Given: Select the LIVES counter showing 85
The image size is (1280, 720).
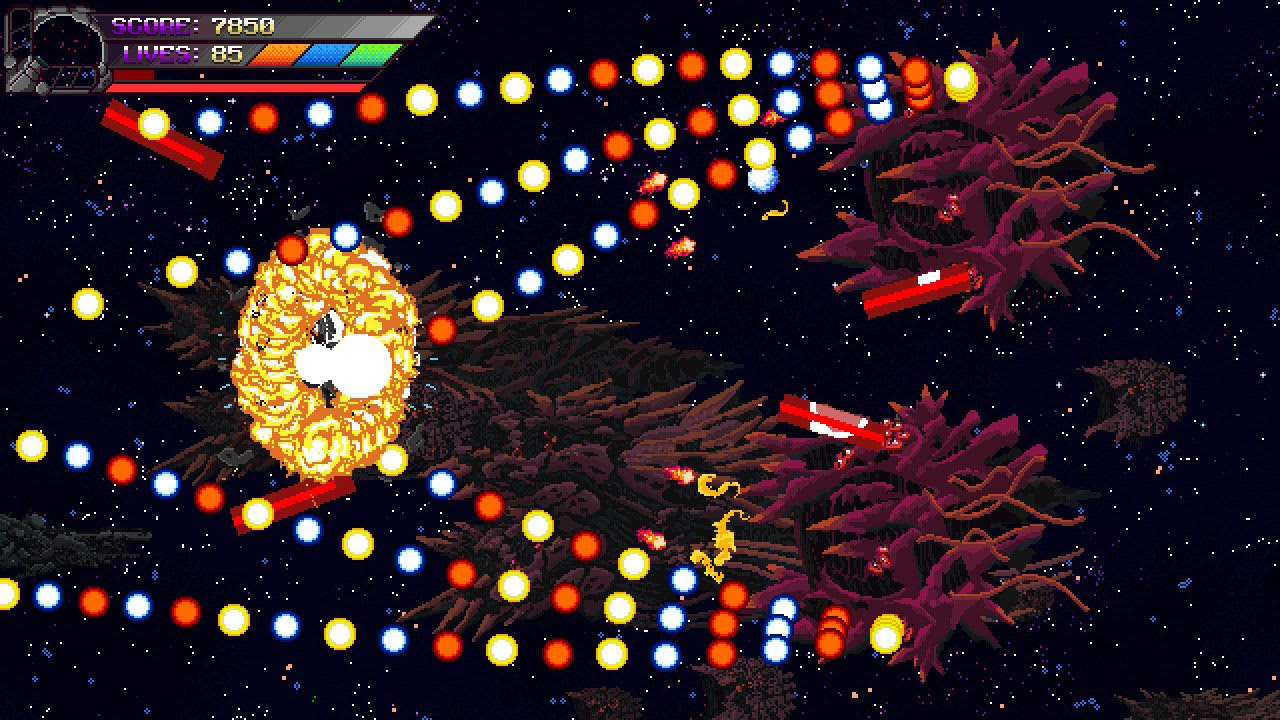Looking at the screenshot, I should [227, 54].
